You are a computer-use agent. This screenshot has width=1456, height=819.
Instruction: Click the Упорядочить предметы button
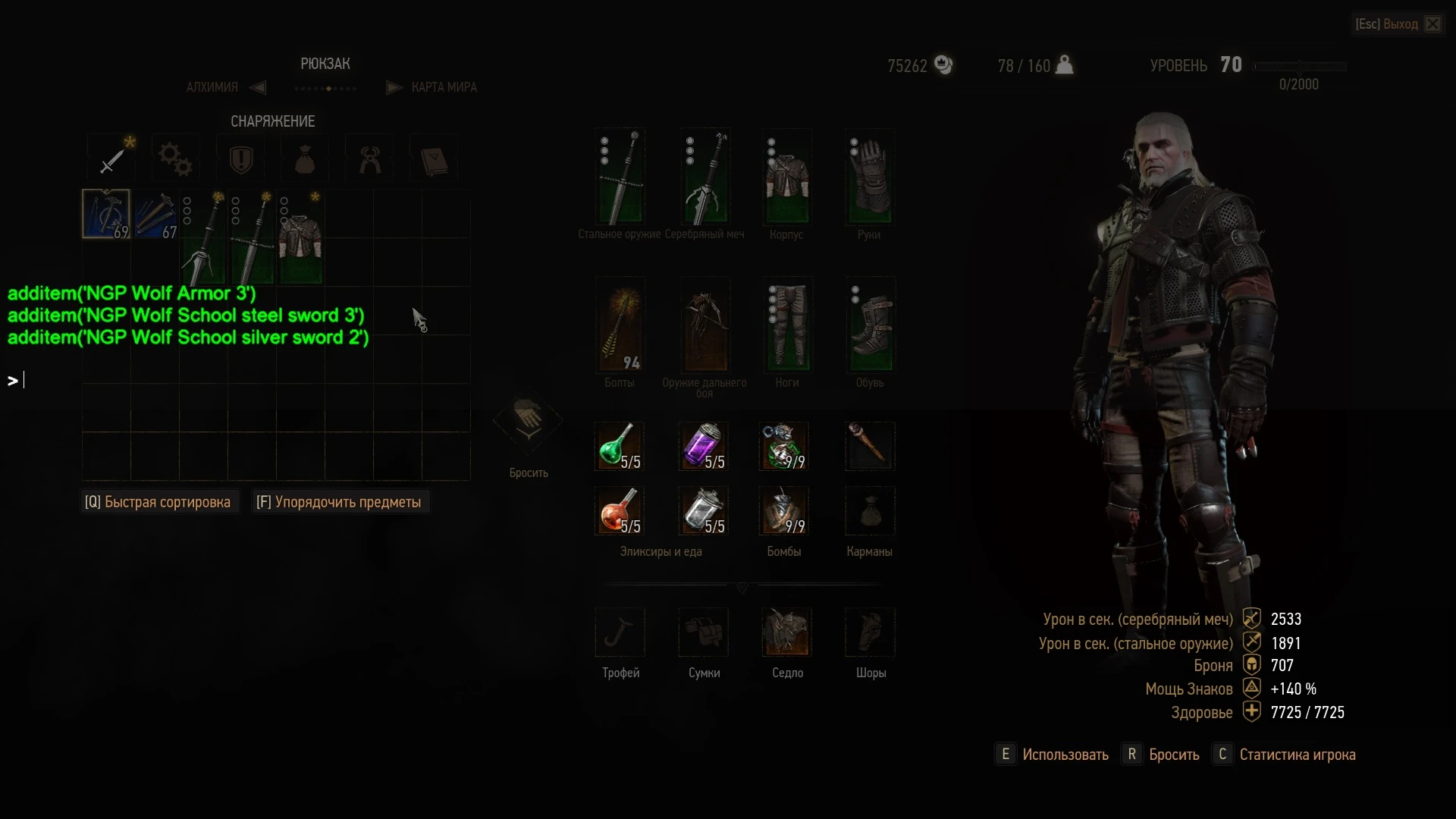pos(339,501)
